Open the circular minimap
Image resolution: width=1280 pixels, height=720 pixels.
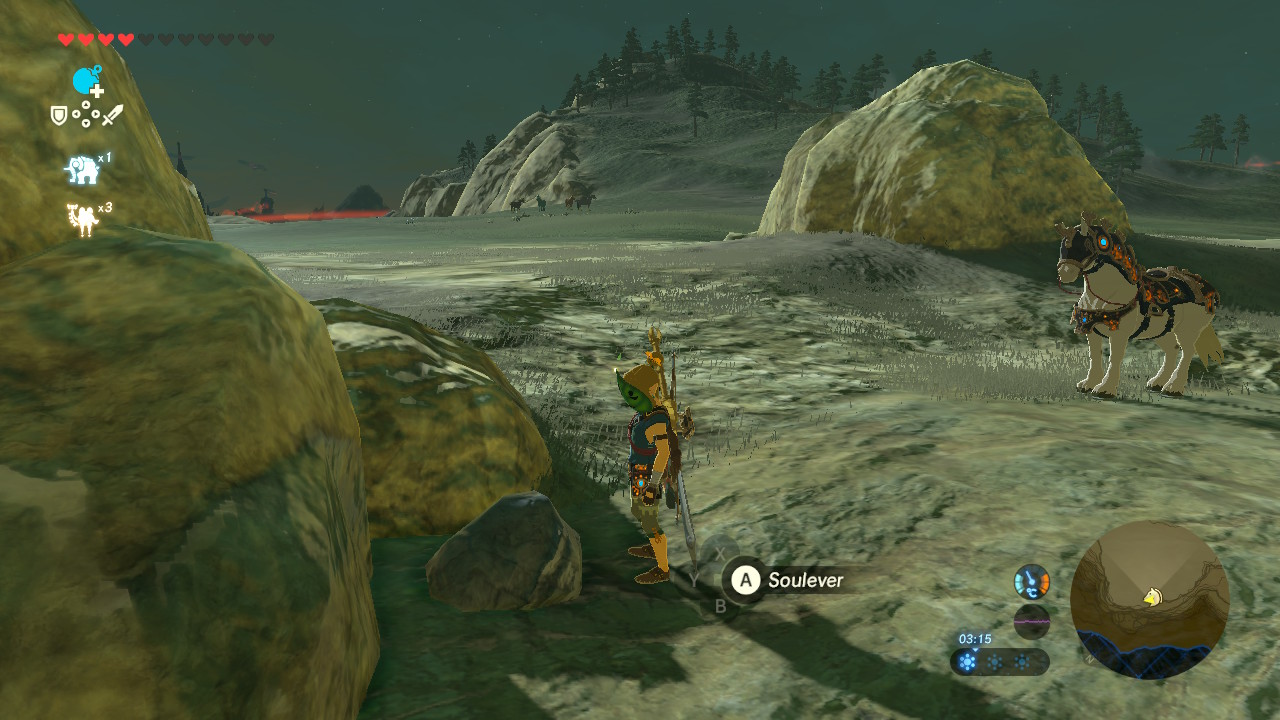(x=1149, y=600)
